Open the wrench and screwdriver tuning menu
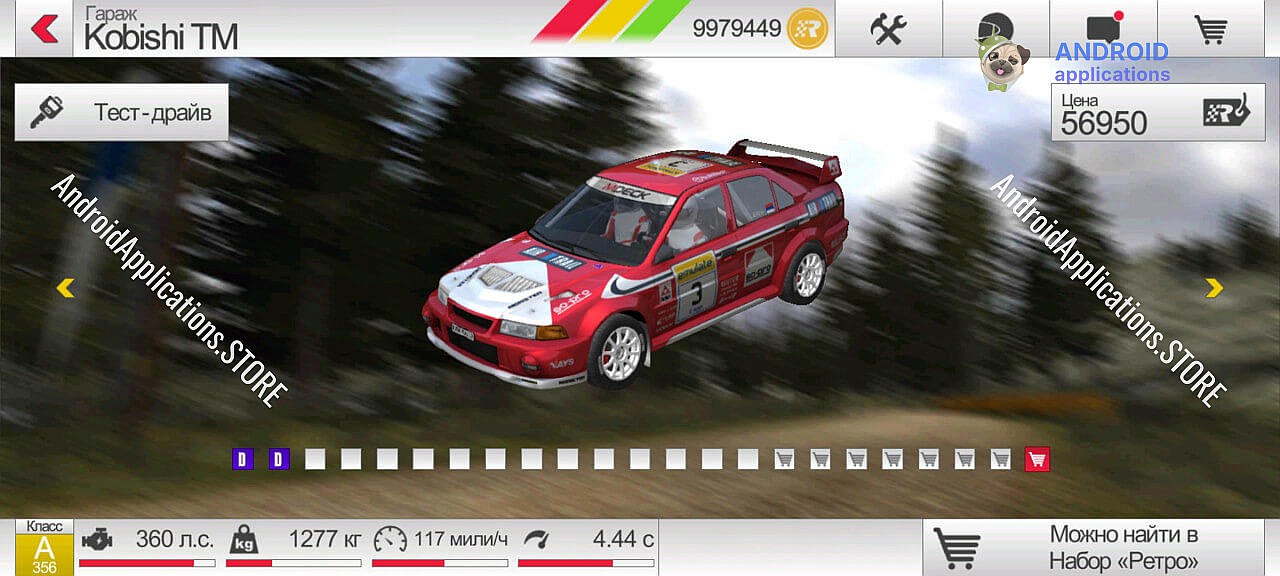The image size is (1280, 576). click(887, 29)
